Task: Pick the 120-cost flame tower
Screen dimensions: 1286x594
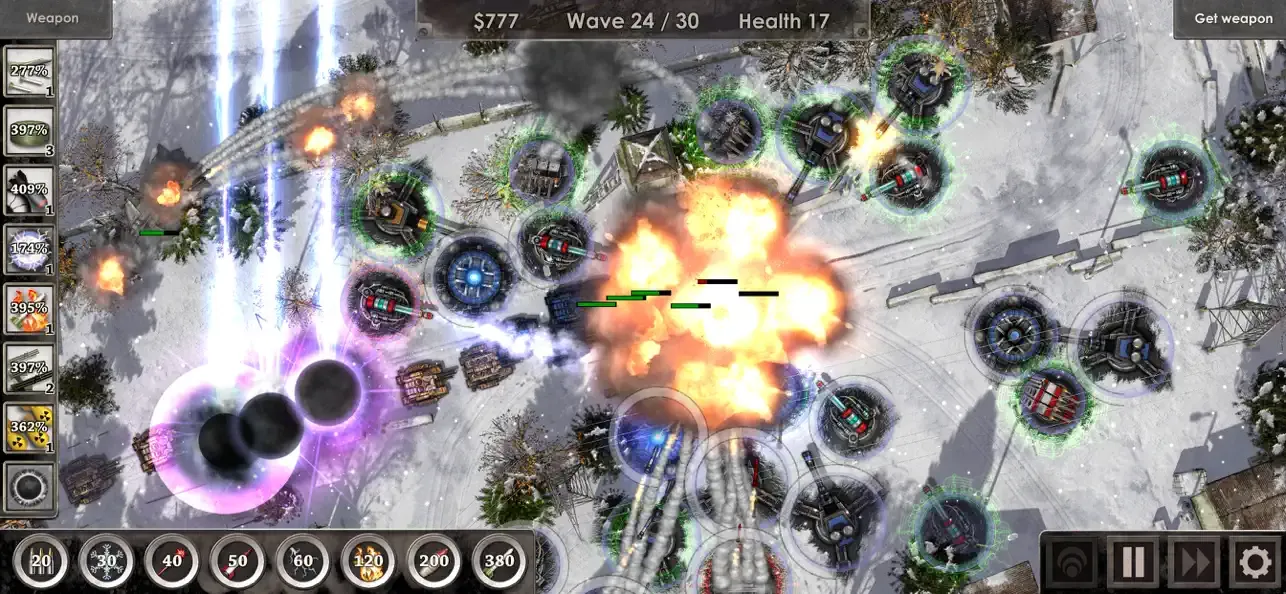Action: pos(368,562)
